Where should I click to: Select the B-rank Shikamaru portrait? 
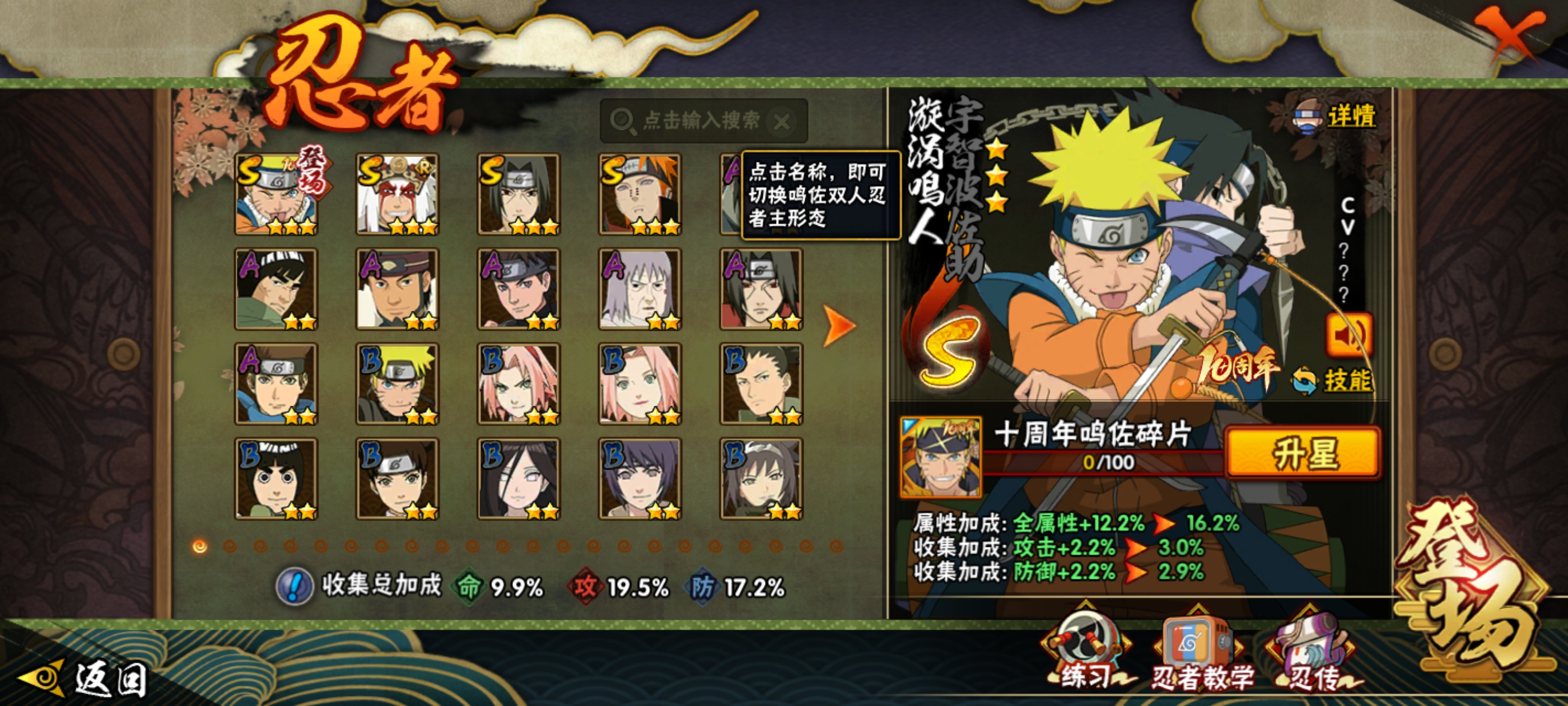761,384
